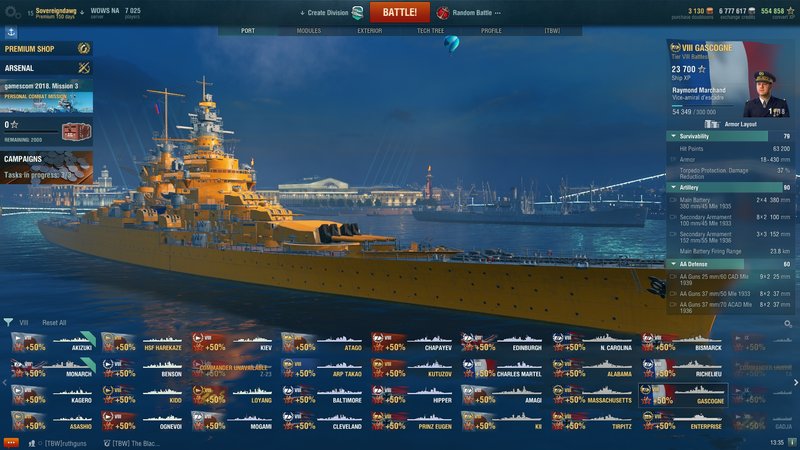Collapse the Survivability stats section
800x450 pixels.
coord(672,136)
